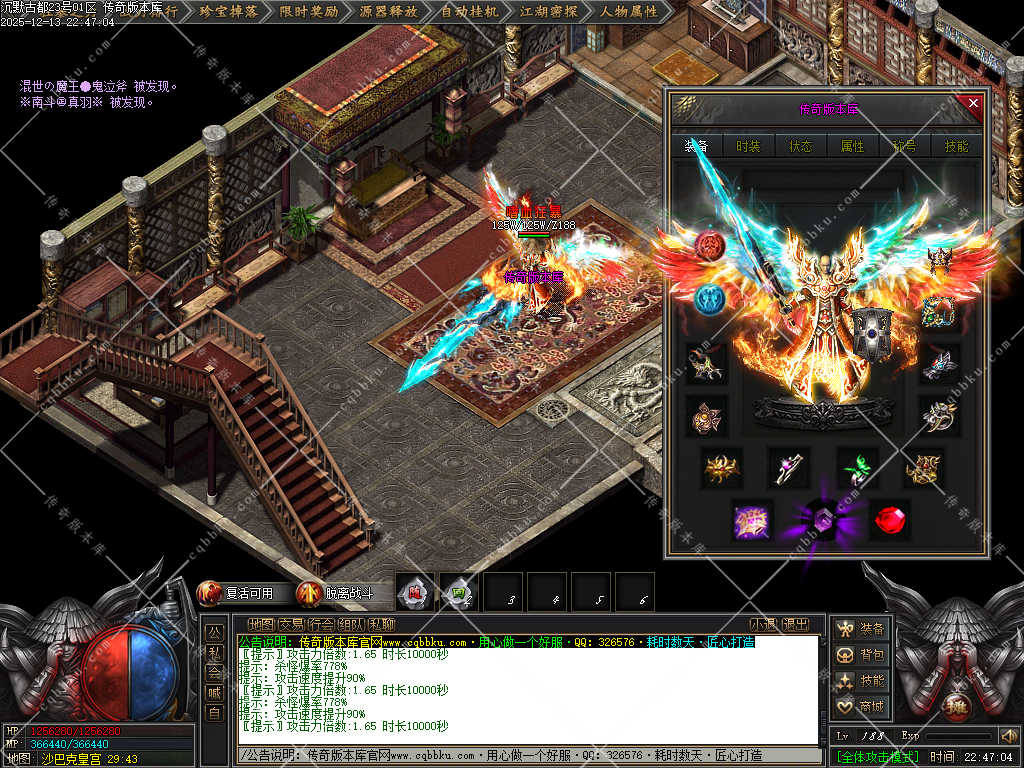Select the 技能 tab in character panel
Viewport: 1024px width, 768px height.
click(x=957, y=146)
